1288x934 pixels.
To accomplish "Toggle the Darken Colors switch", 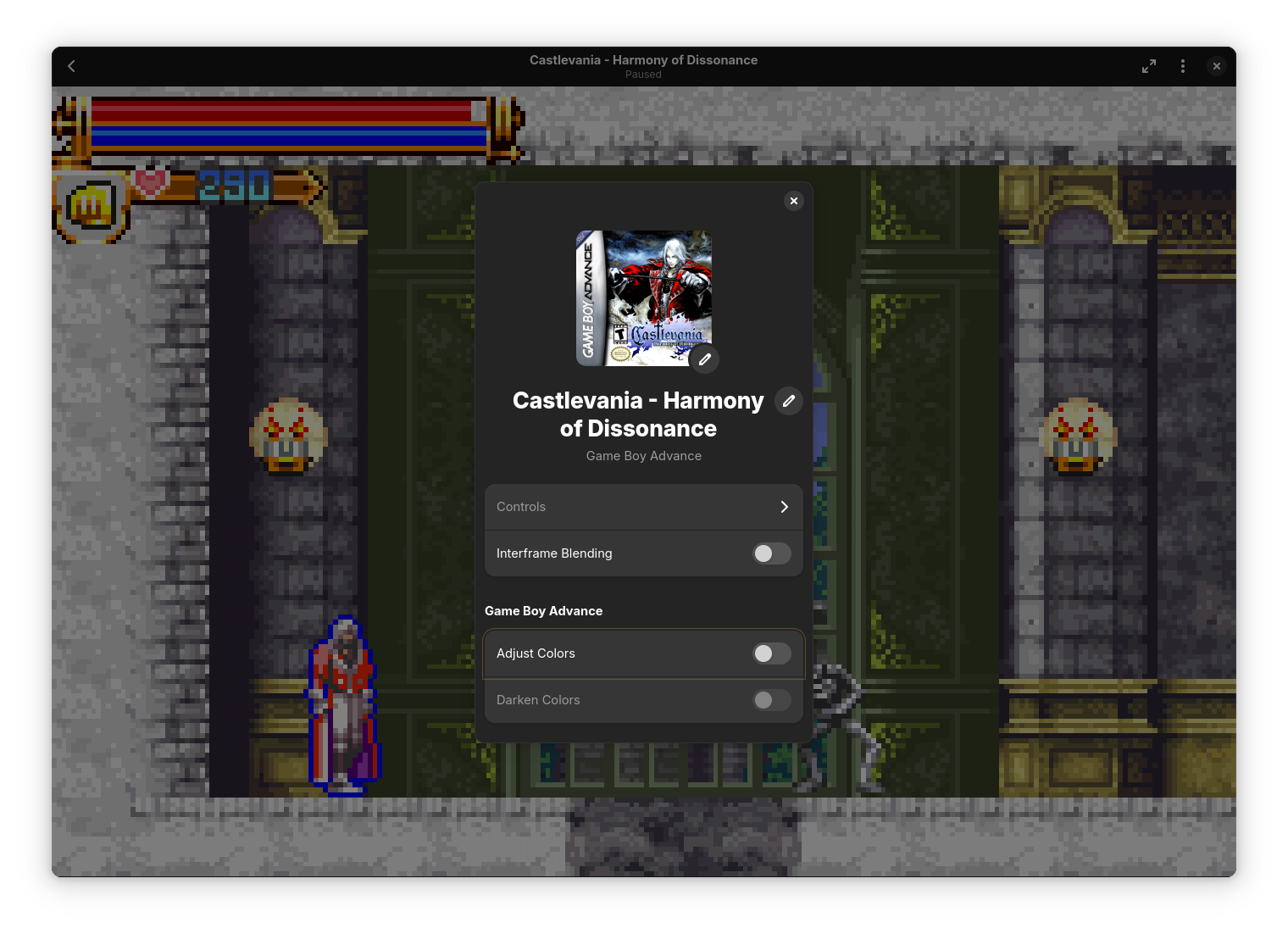I will point(771,700).
